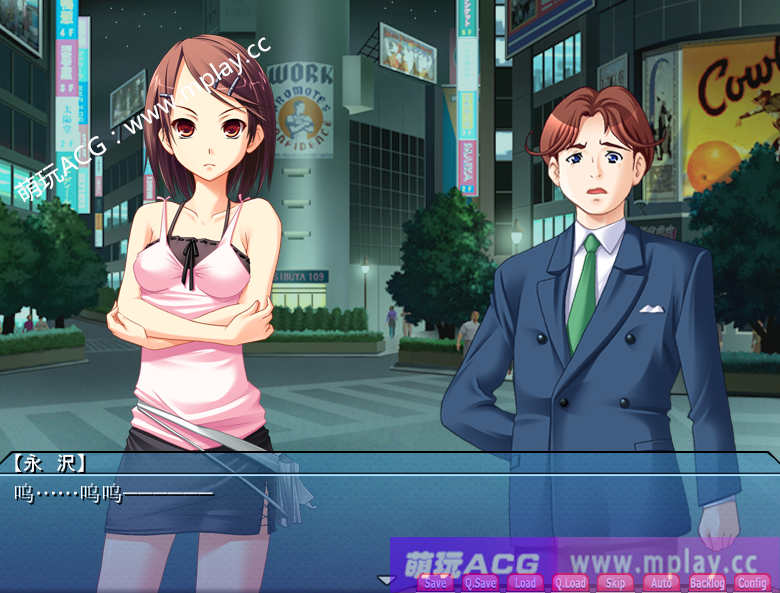Click the dialogue advance arrow indicator

tap(385, 580)
